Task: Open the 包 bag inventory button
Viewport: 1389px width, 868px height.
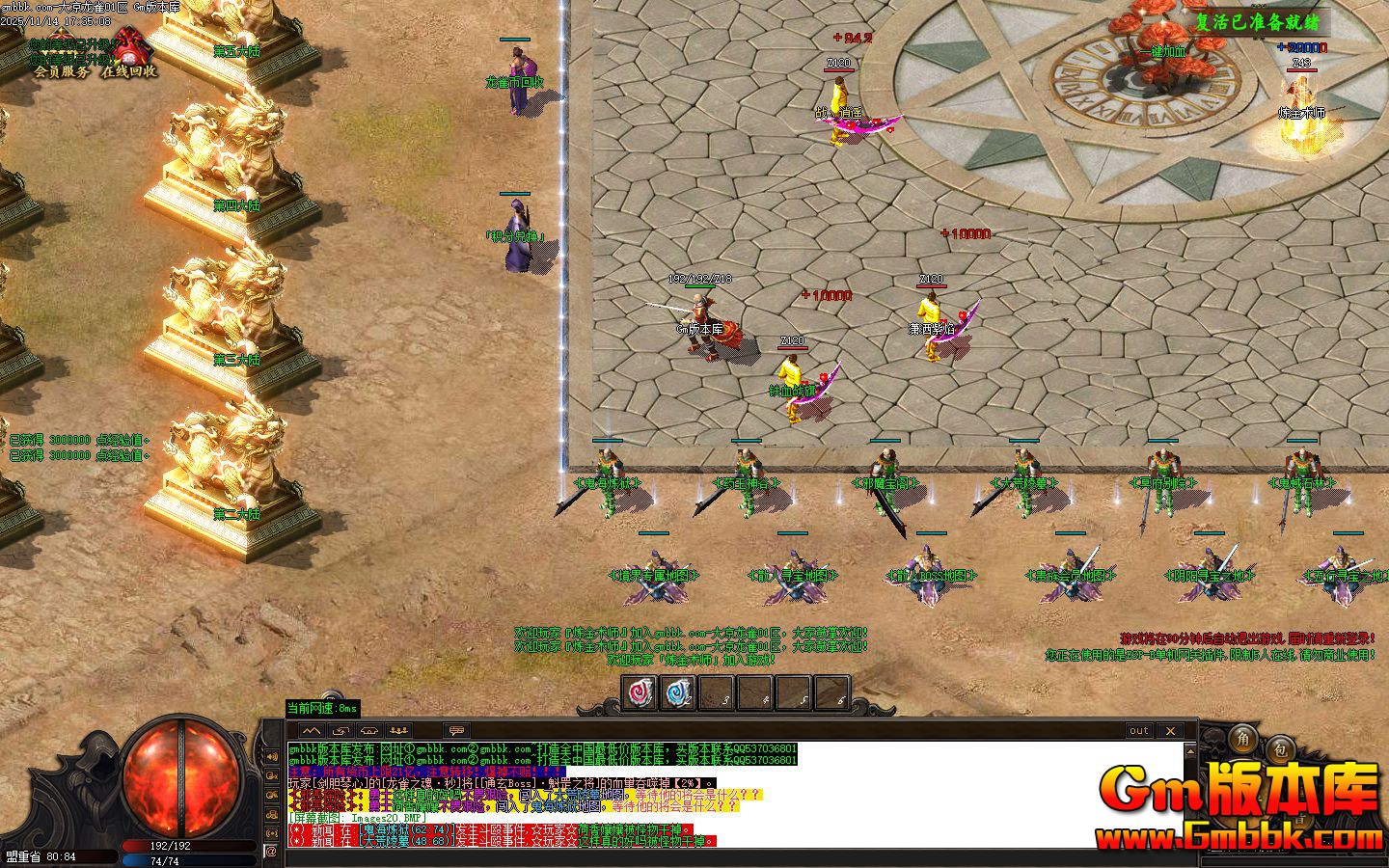Action: (1280, 747)
